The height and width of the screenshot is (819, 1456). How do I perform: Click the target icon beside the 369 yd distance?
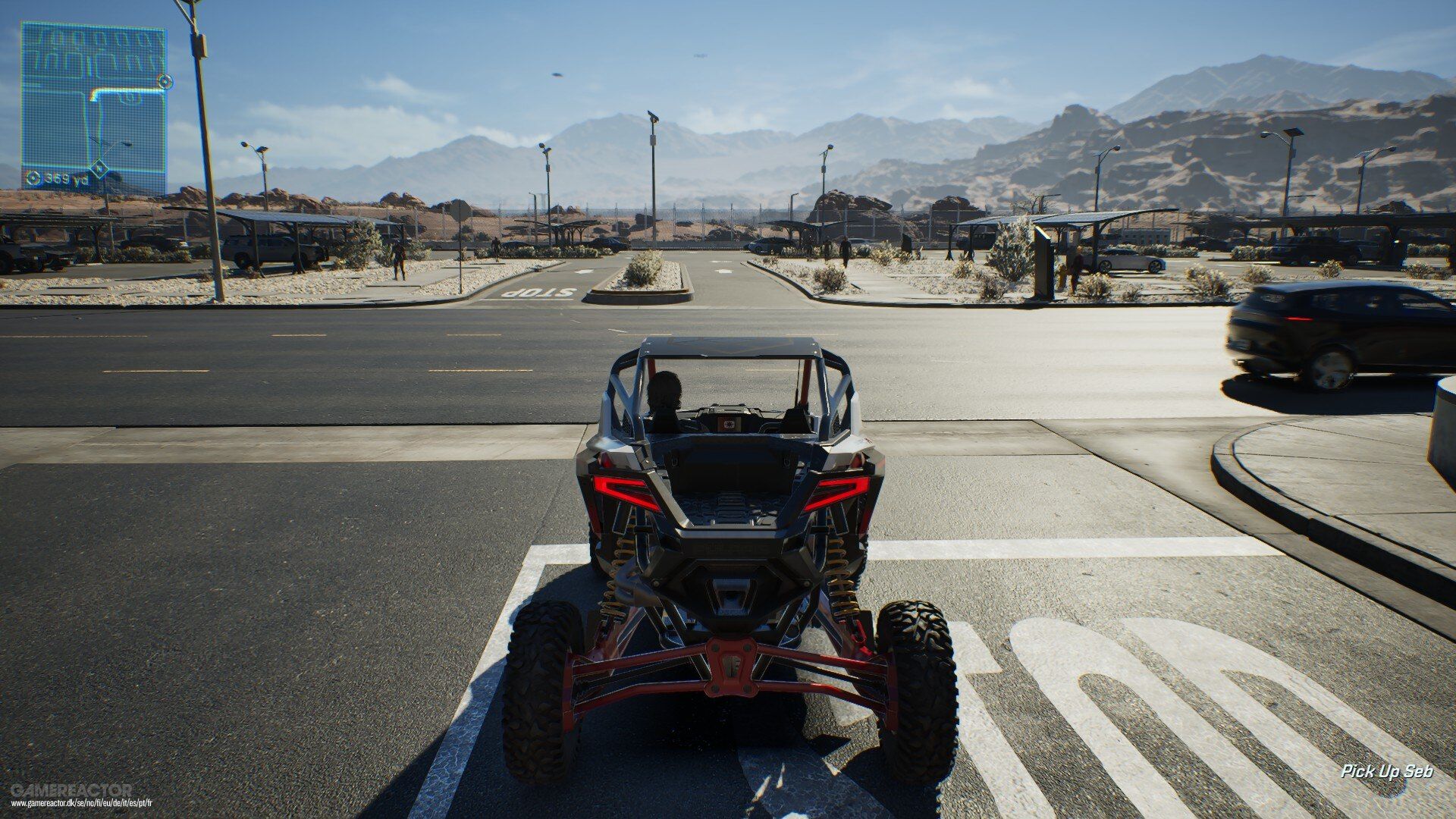coord(34,178)
